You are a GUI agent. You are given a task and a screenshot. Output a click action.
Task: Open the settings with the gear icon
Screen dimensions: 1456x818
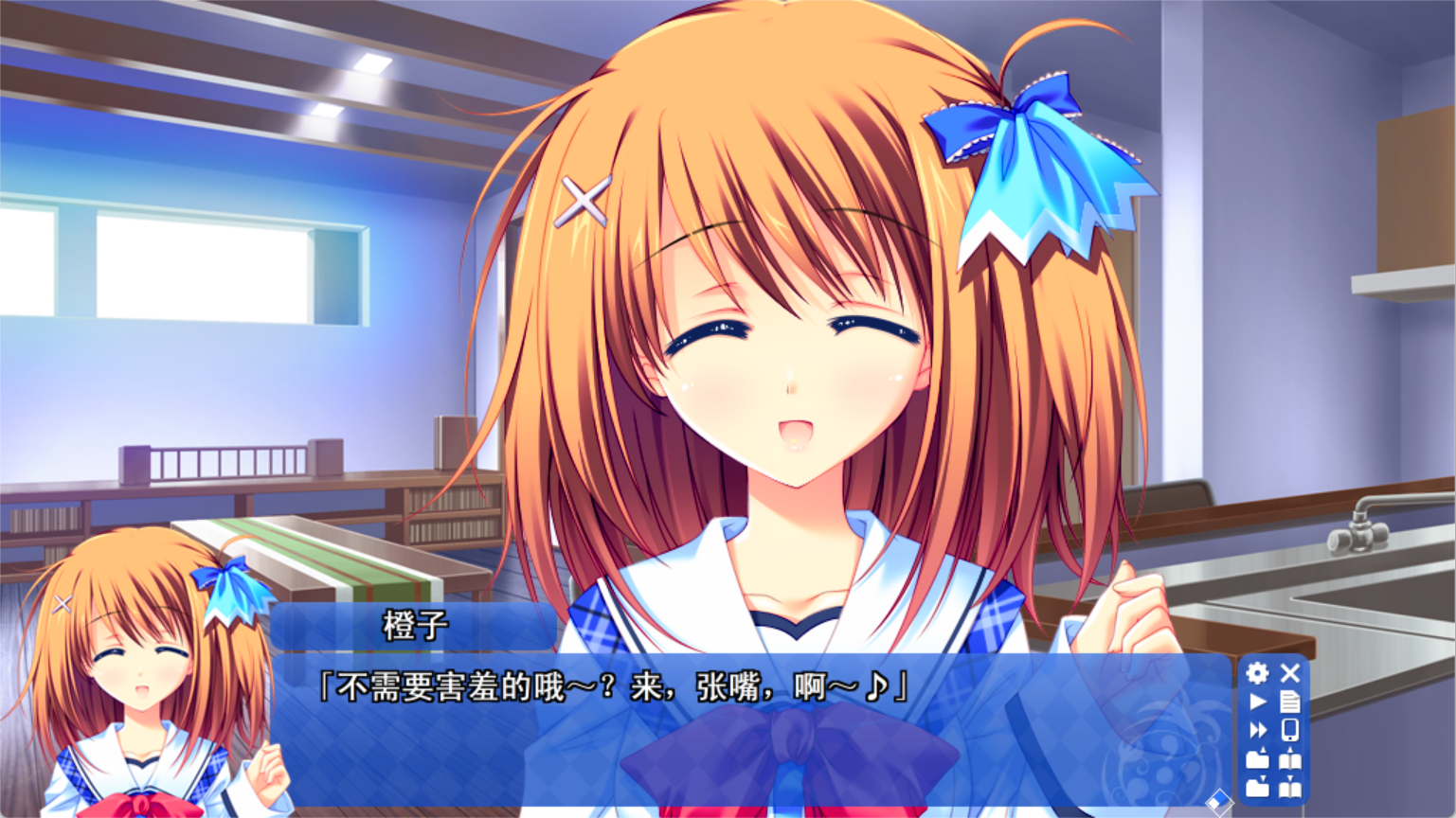click(x=1258, y=673)
